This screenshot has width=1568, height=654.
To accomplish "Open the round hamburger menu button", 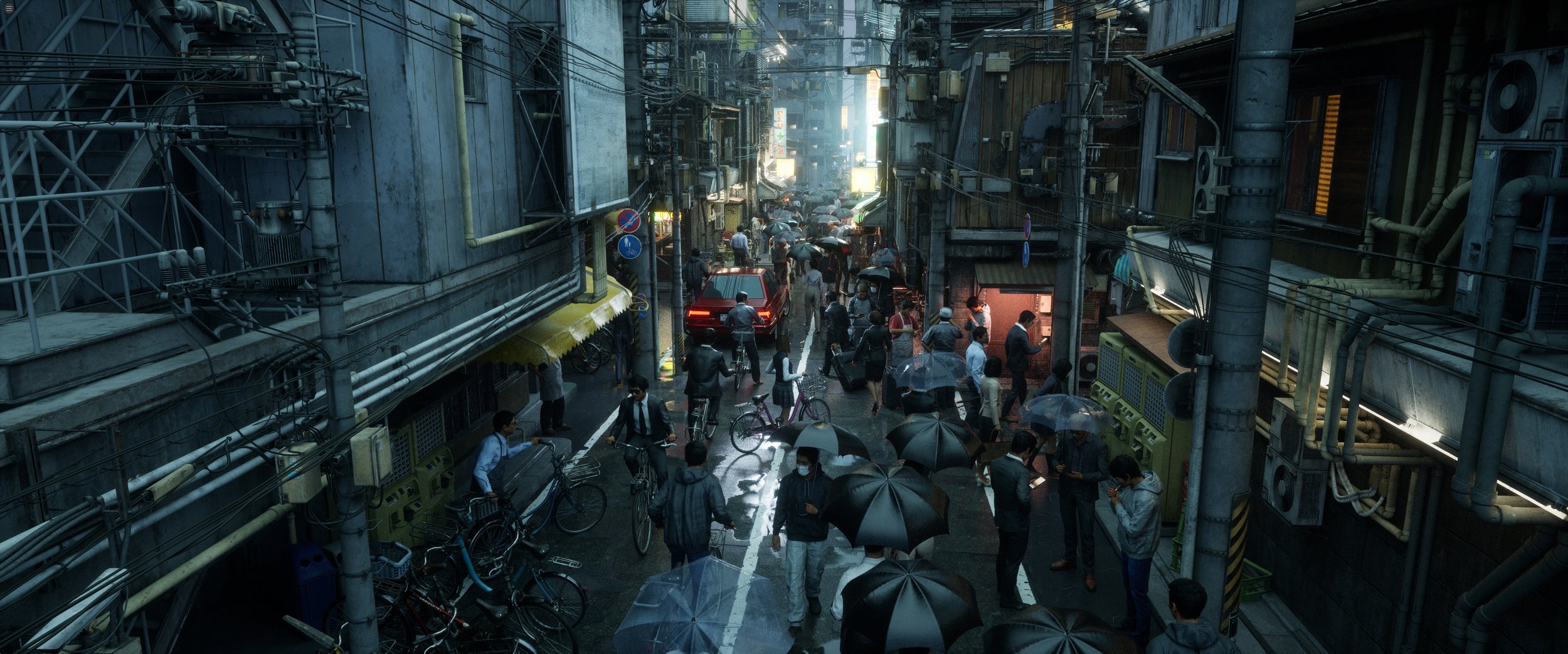I will pyautogui.click(x=9, y=8).
